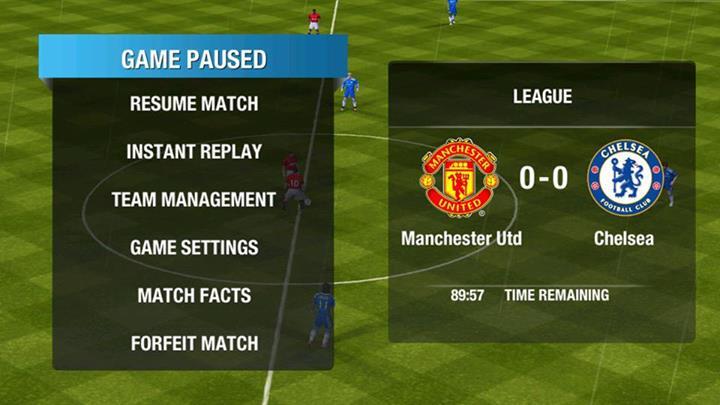This screenshot has height=405, width=720.
Task: Resume the match
Action: (x=194, y=103)
